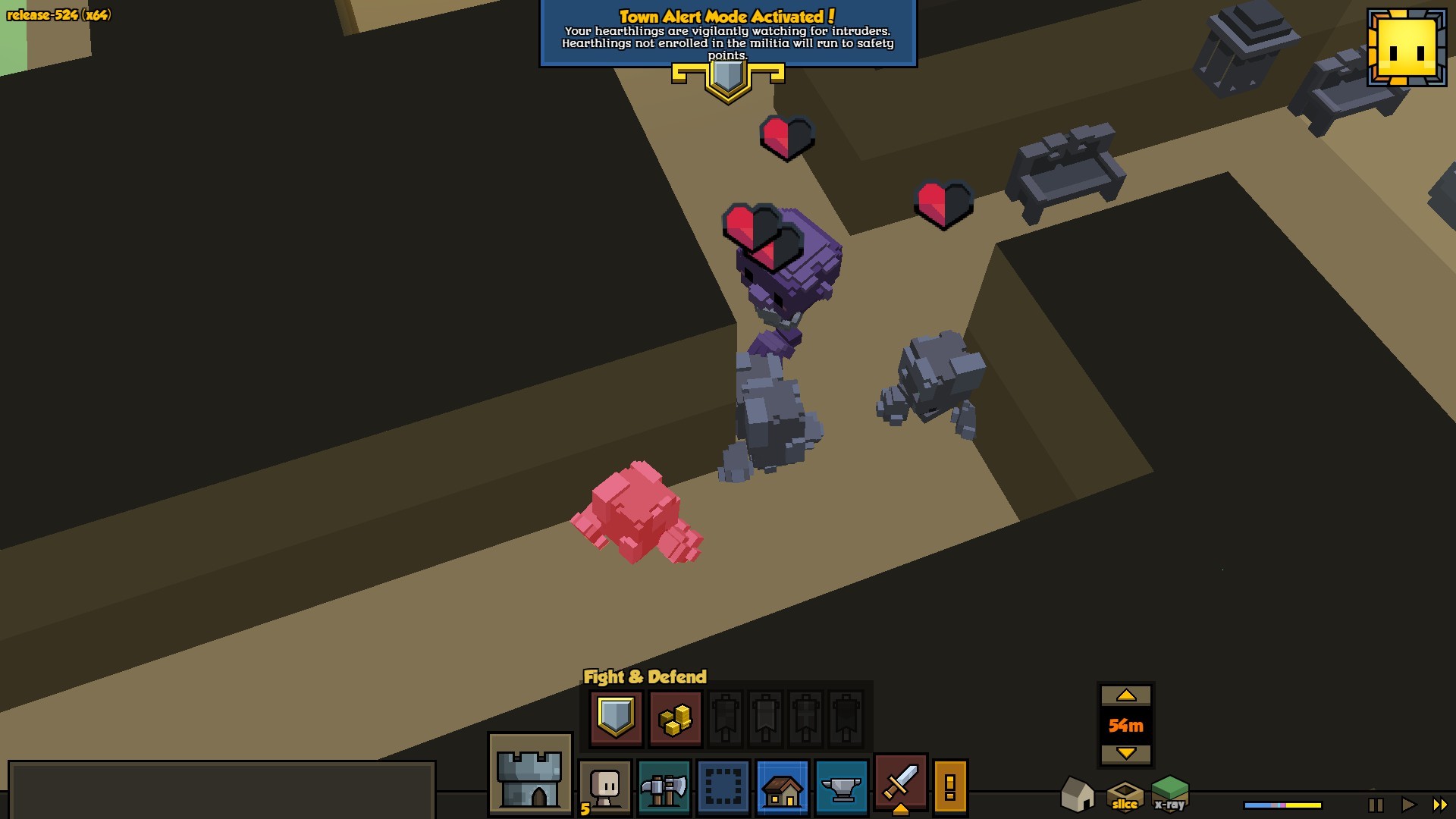Toggle Town Alert mode shield button

pos(615,717)
